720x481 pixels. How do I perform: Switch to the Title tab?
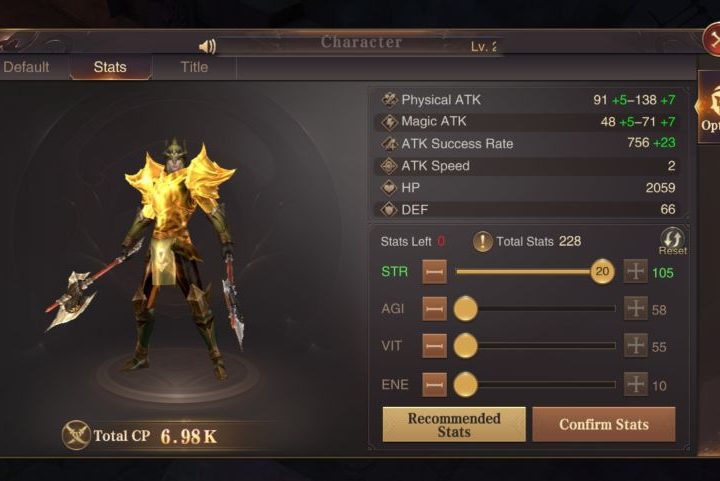[x=194, y=67]
